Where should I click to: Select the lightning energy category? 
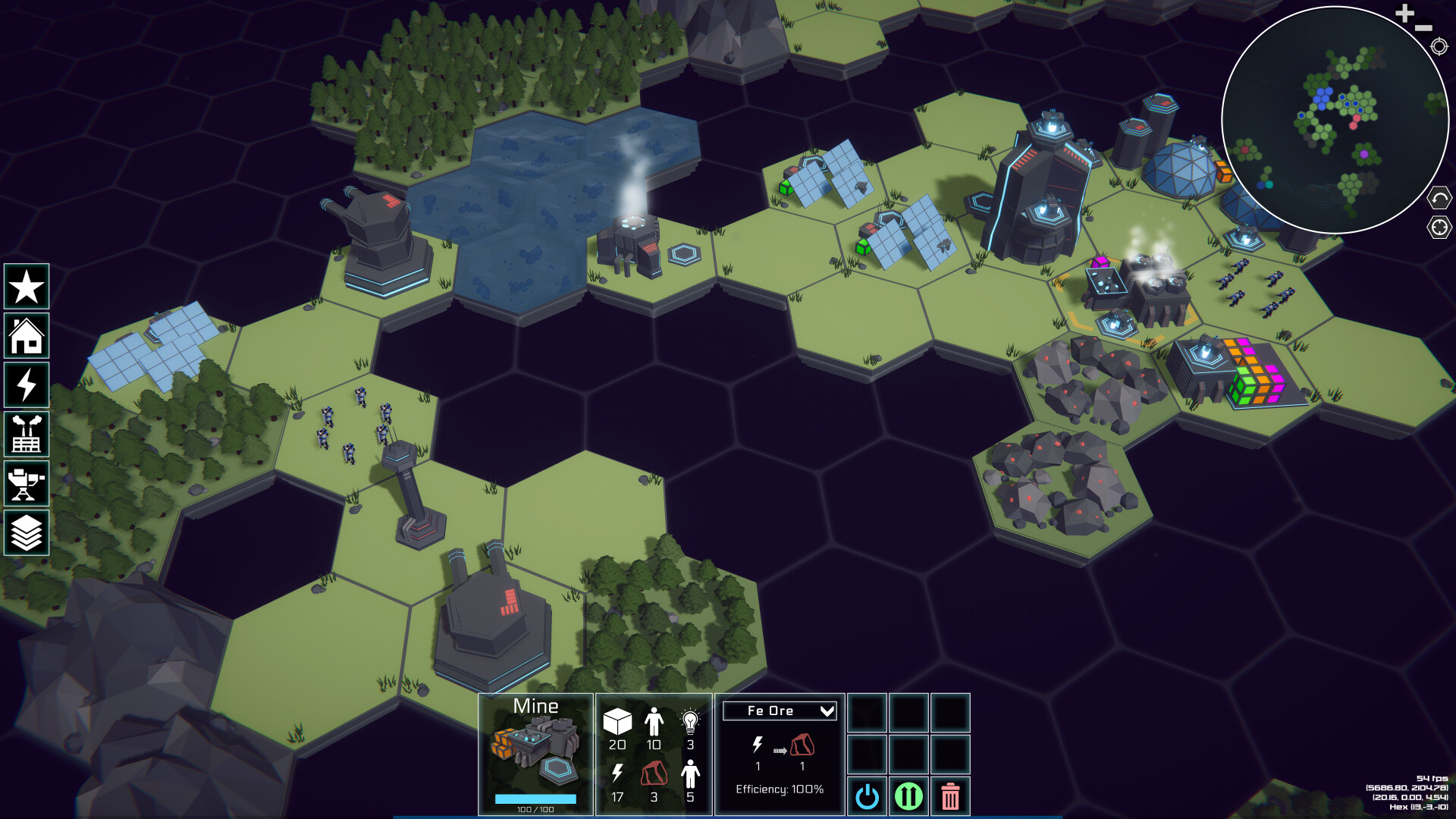pyautogui.click(x=27, y=385)
